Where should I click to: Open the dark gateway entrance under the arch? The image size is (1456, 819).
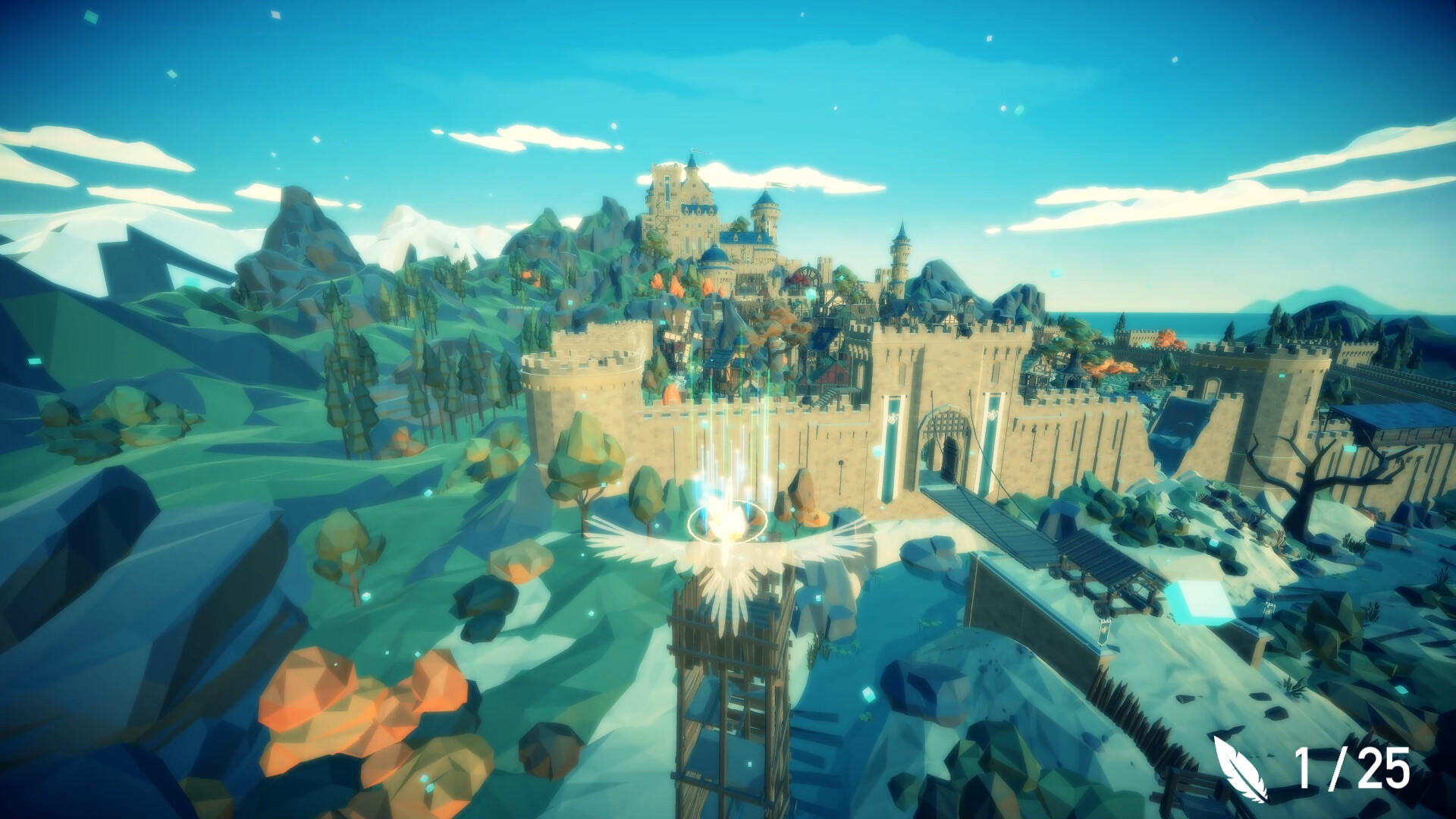950,455
